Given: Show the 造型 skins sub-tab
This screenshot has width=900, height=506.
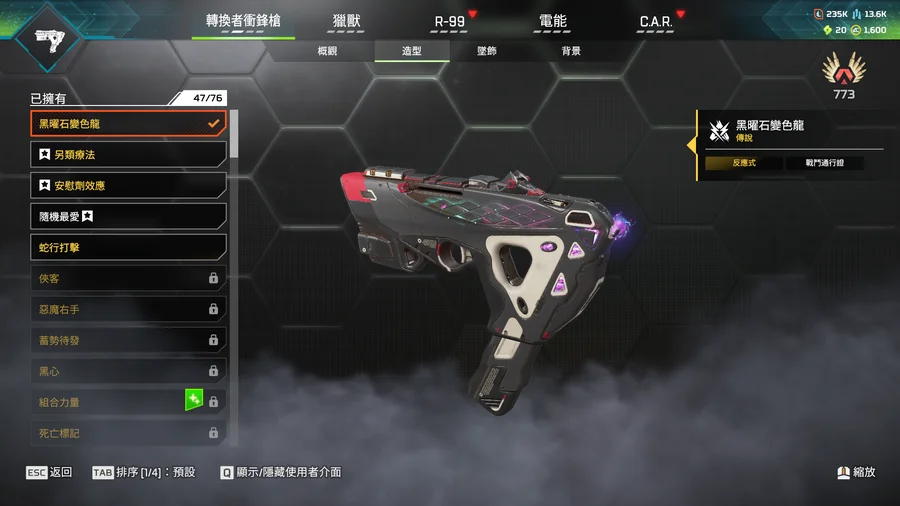Looking at the screenshot, I should [x=411, y=51].
